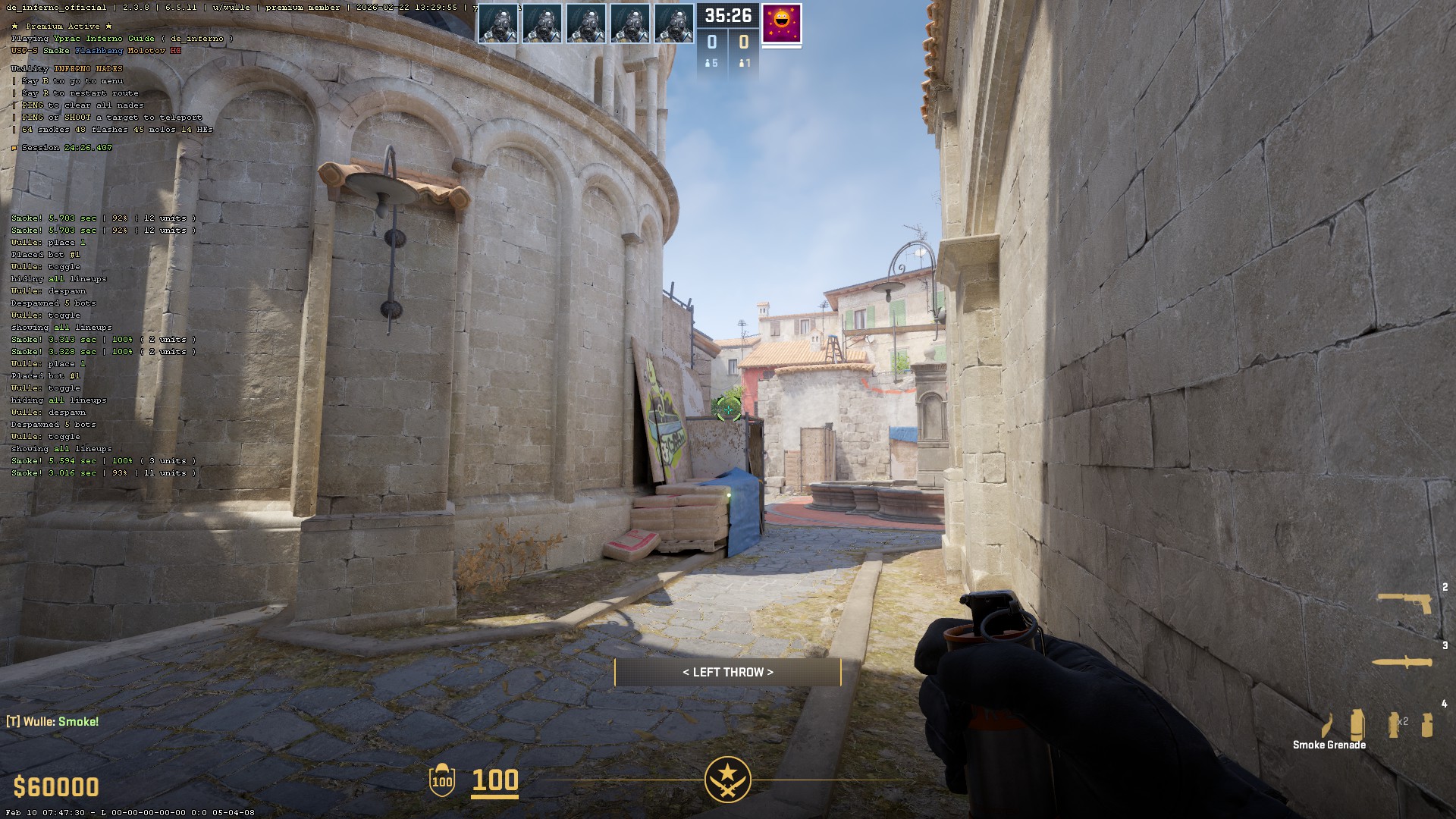Select the HE grenade icon in the loadout

(x=1427, y=724)
